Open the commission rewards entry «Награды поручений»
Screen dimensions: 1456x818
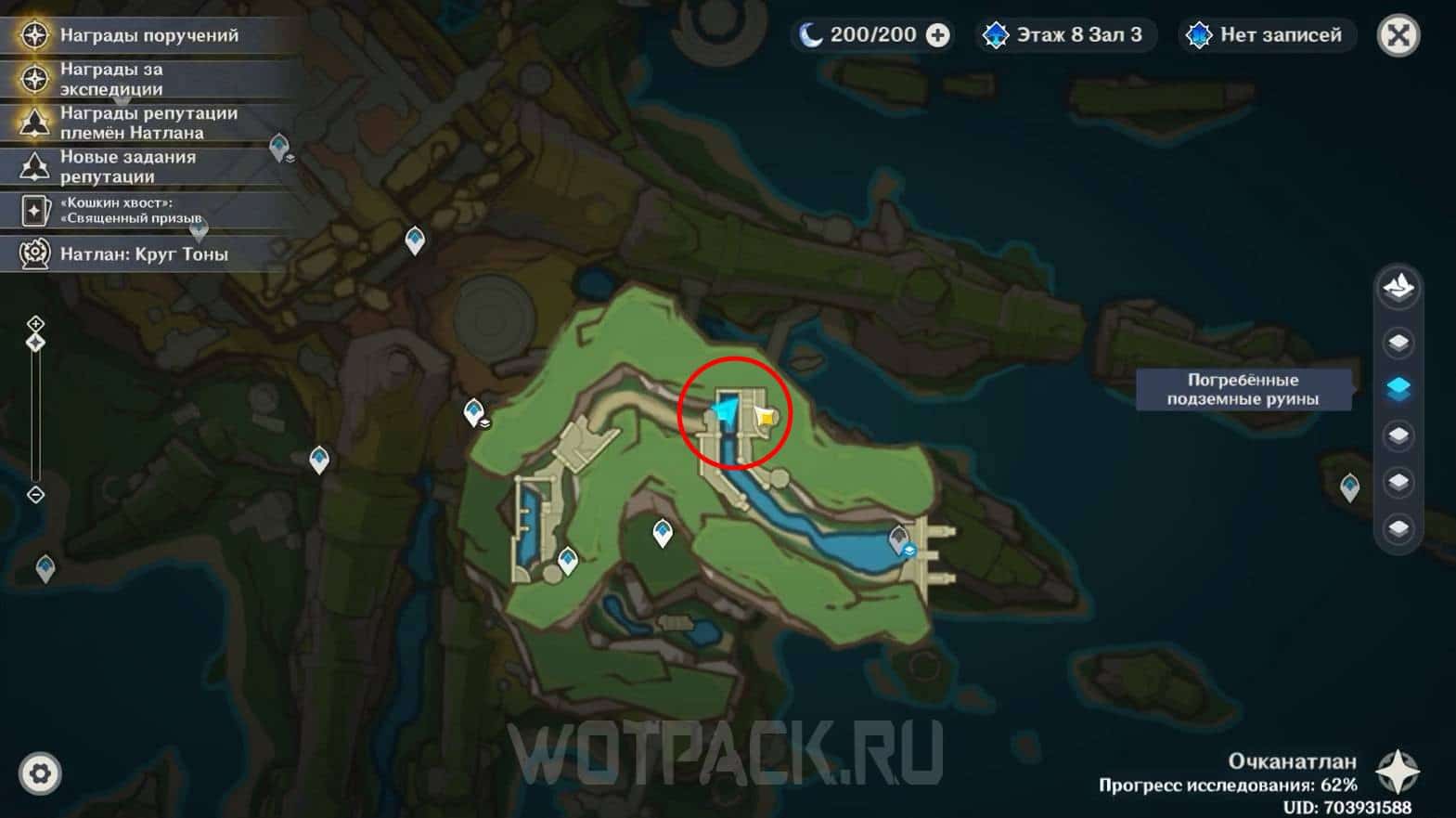click(x=148, y=35)
